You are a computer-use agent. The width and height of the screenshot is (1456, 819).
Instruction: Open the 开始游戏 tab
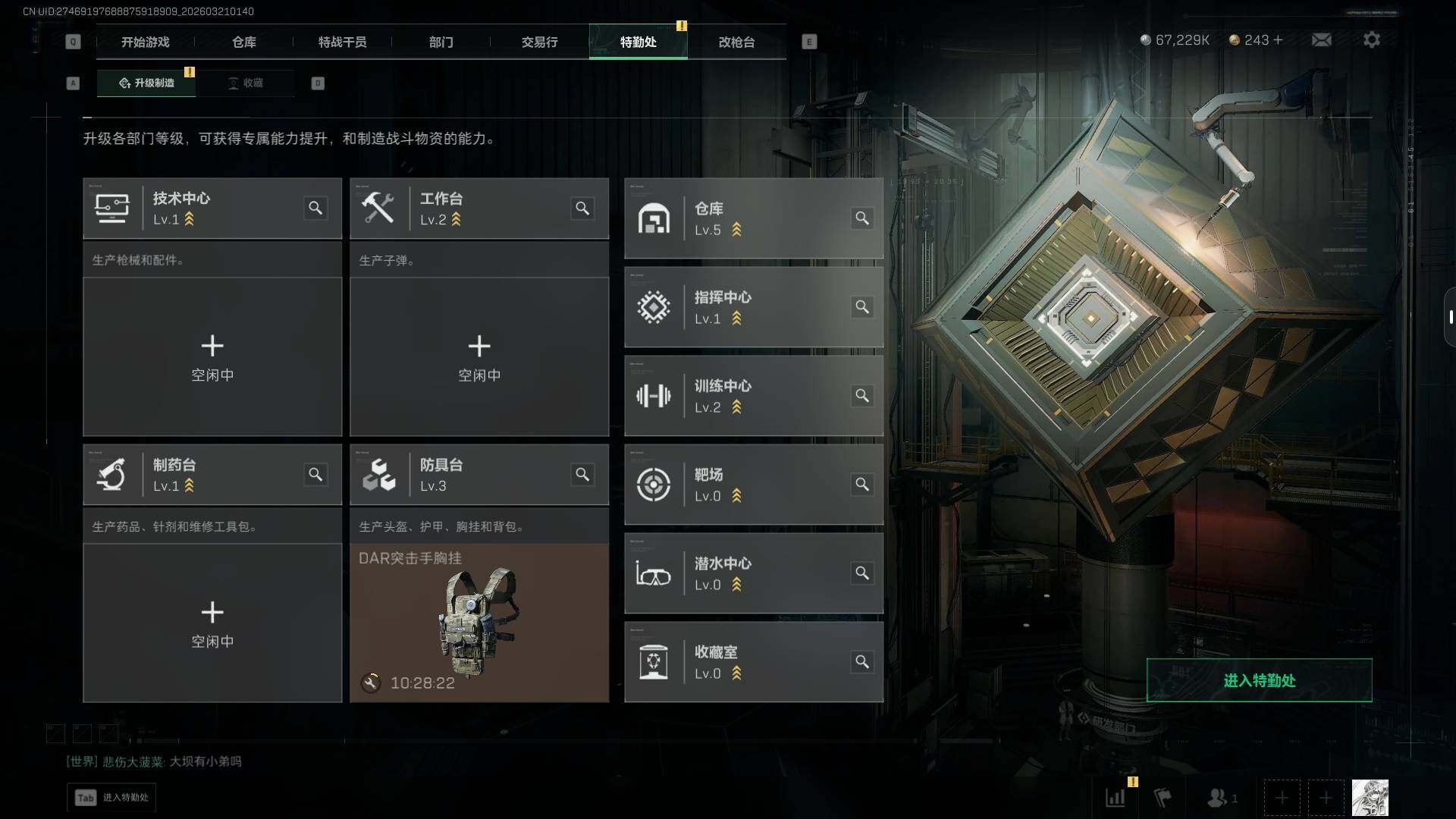pyautogui.click(x=145, y=42)
